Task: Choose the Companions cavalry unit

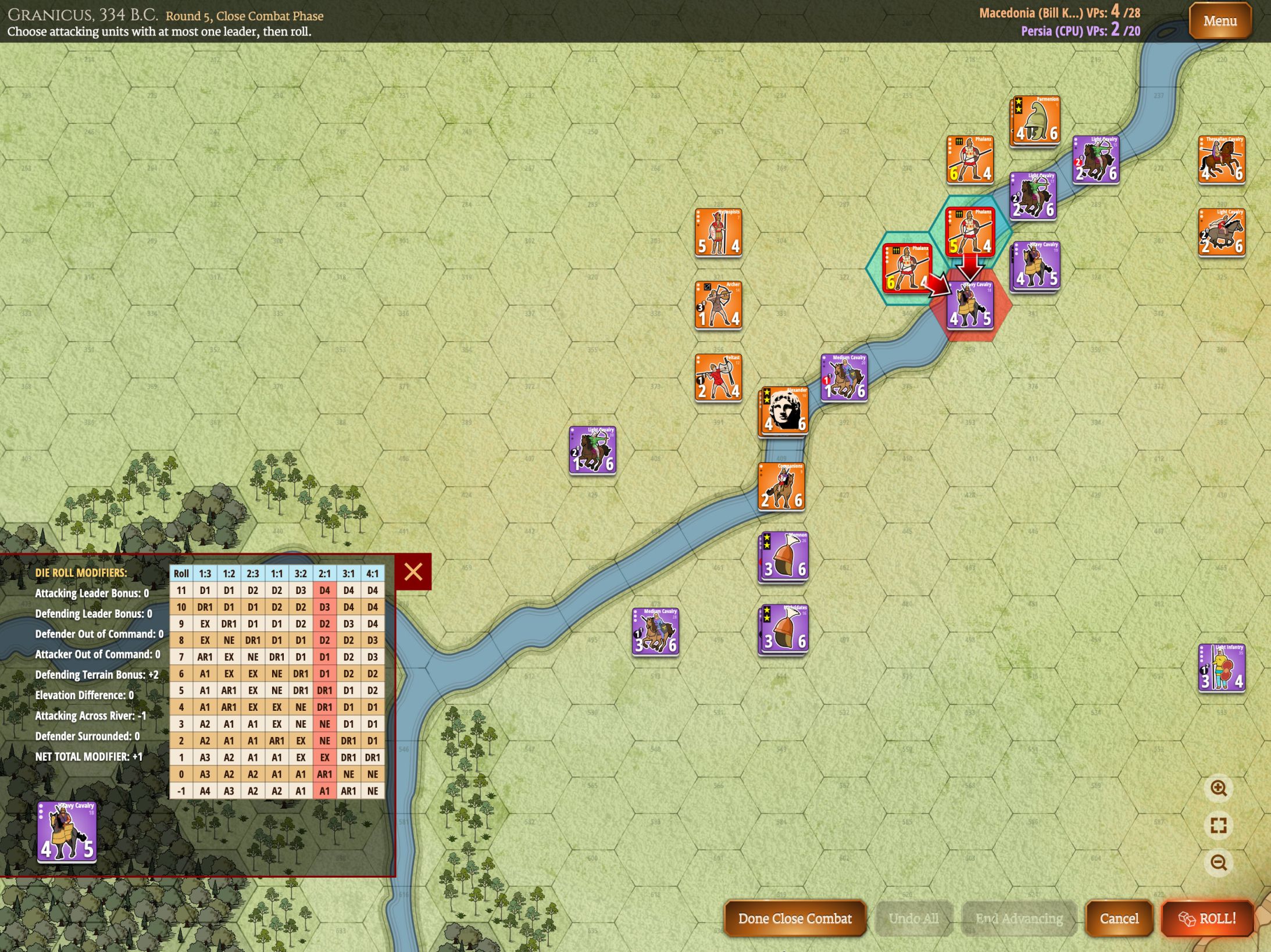Action: (781, 486)
